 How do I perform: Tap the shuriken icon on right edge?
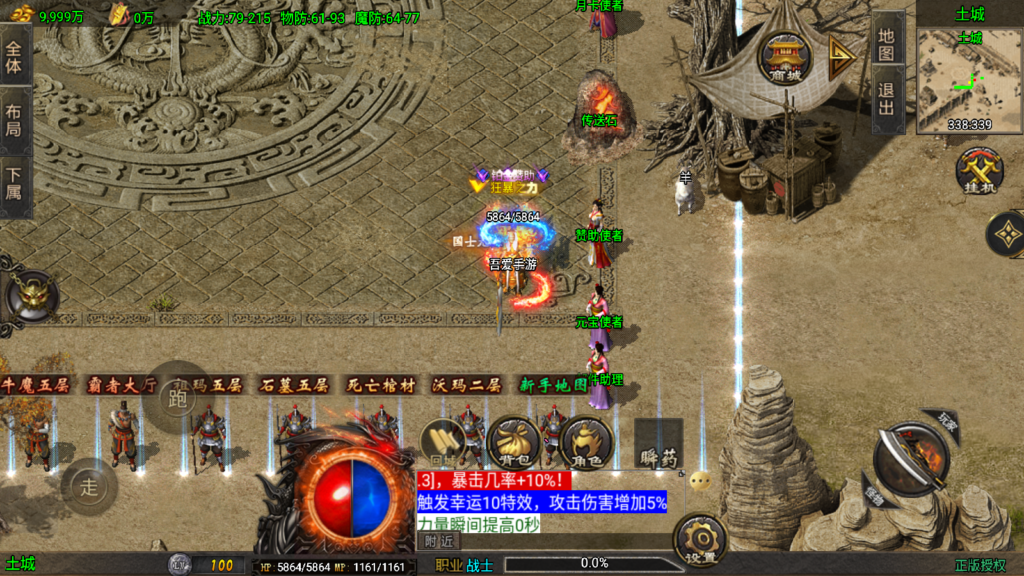pyautogui.click(x=1007, y=234)
